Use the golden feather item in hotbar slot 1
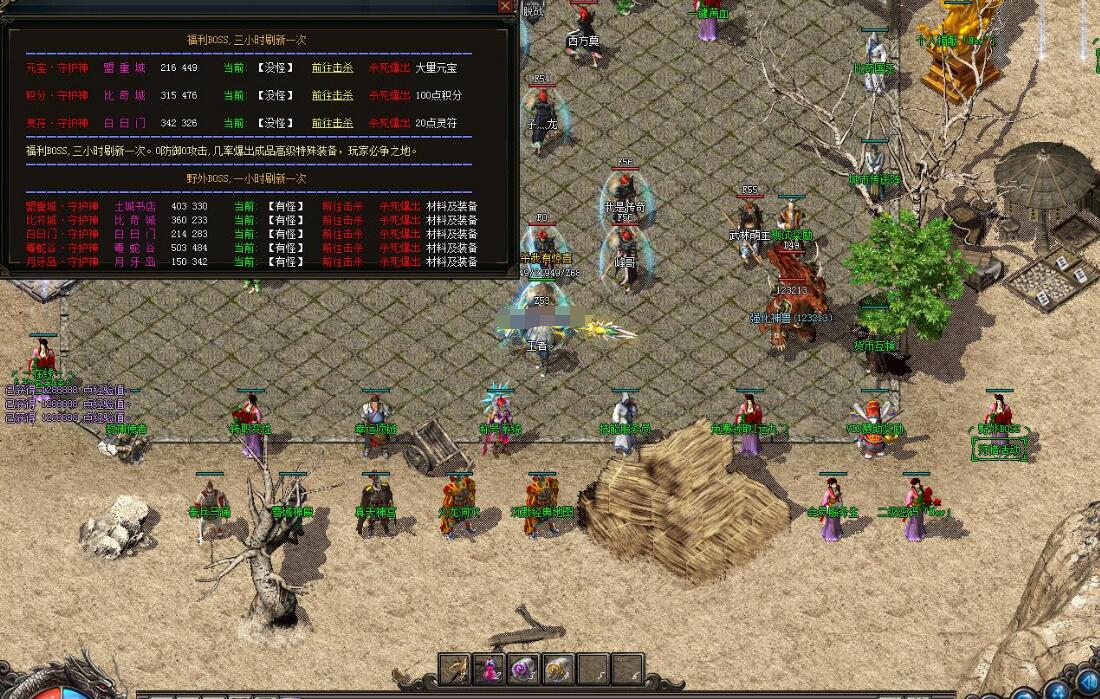The height and width of the screenshot is (699, 1100). point(457,669)
